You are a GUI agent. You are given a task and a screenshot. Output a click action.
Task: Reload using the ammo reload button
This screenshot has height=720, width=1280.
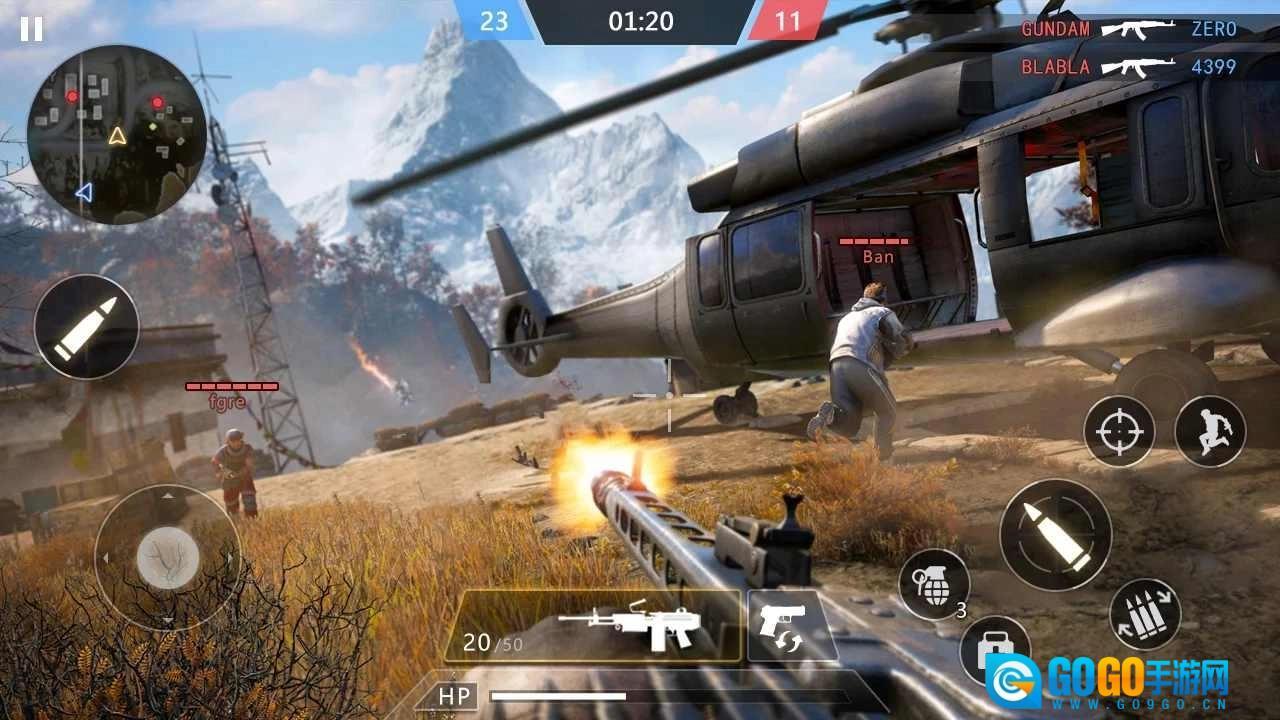click(x=1145, y=614)
